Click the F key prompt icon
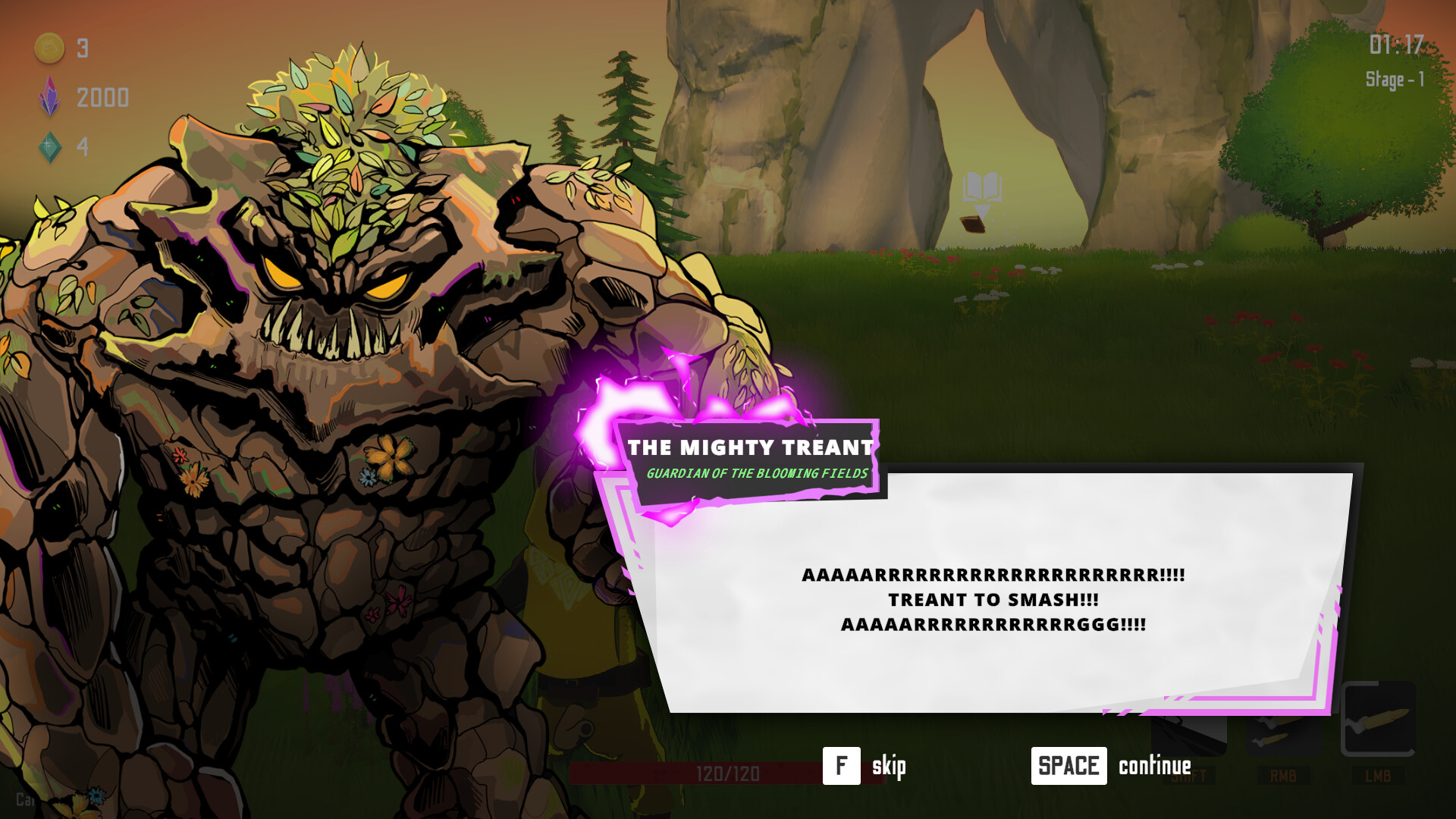Screen dimensions: 1456x819 click(x=840, y=765)
